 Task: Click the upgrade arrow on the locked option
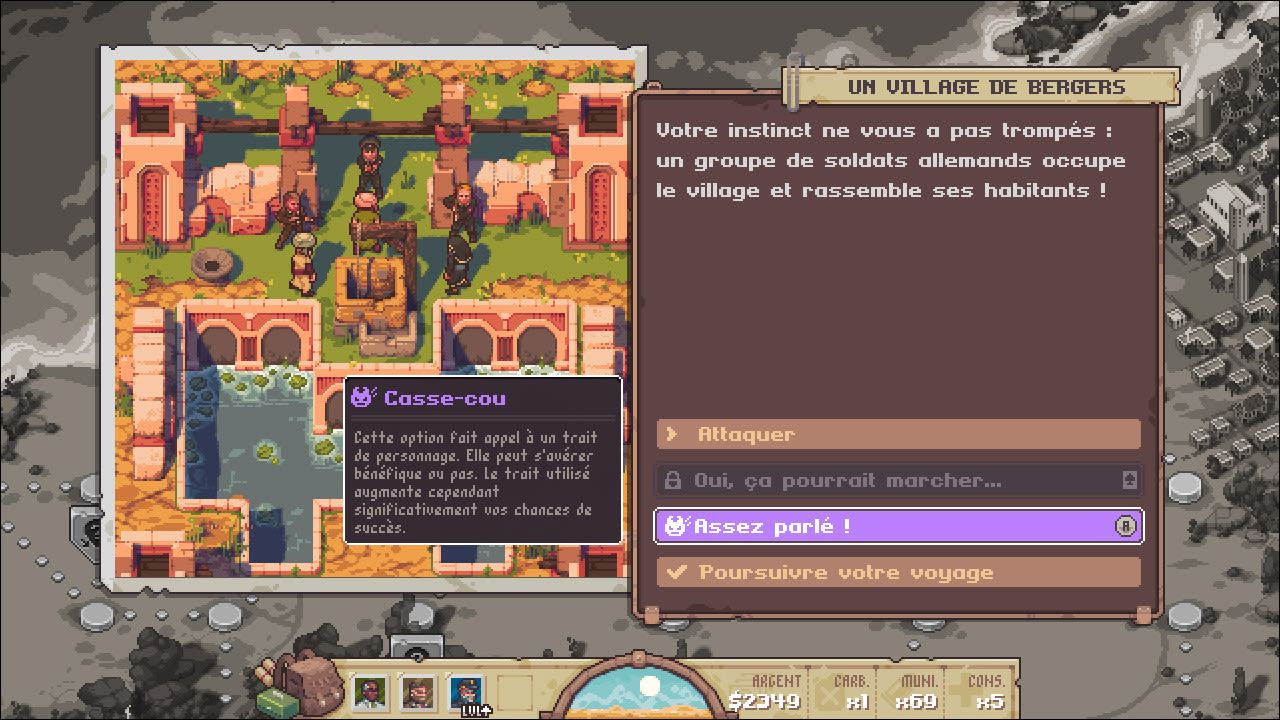point(1129,480)
